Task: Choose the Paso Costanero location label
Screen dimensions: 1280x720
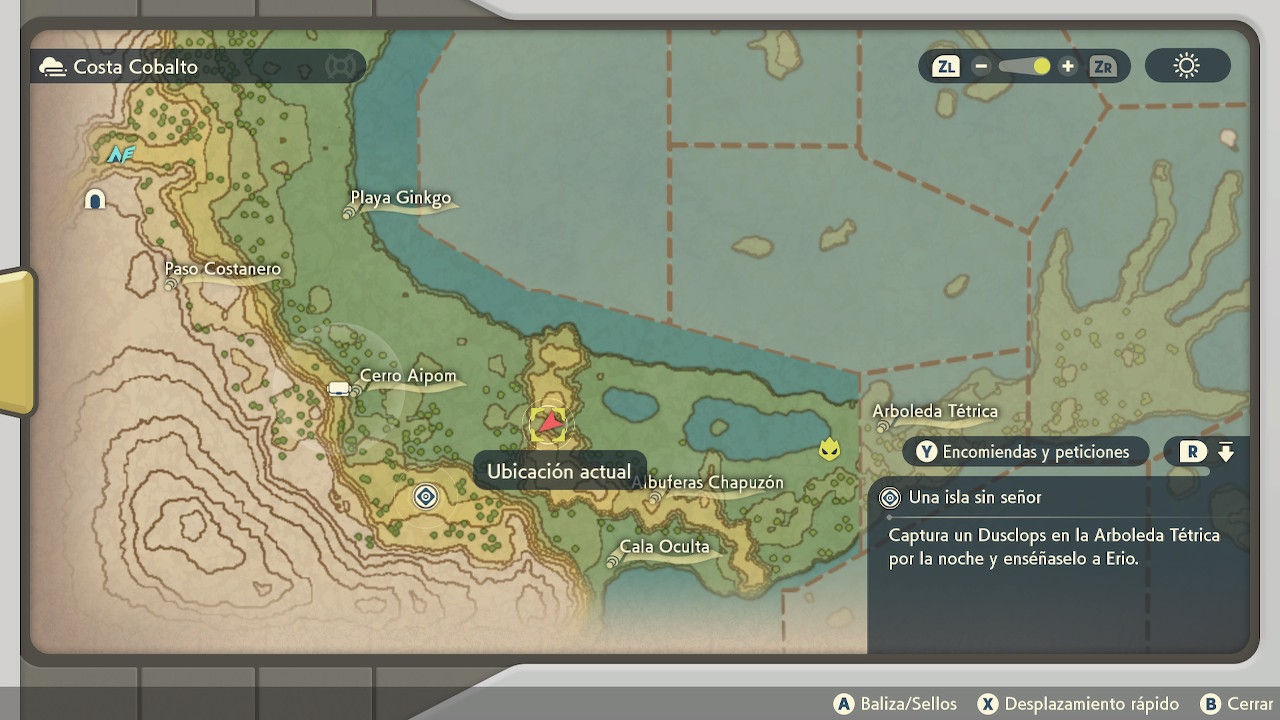Action: pos(223,269)
